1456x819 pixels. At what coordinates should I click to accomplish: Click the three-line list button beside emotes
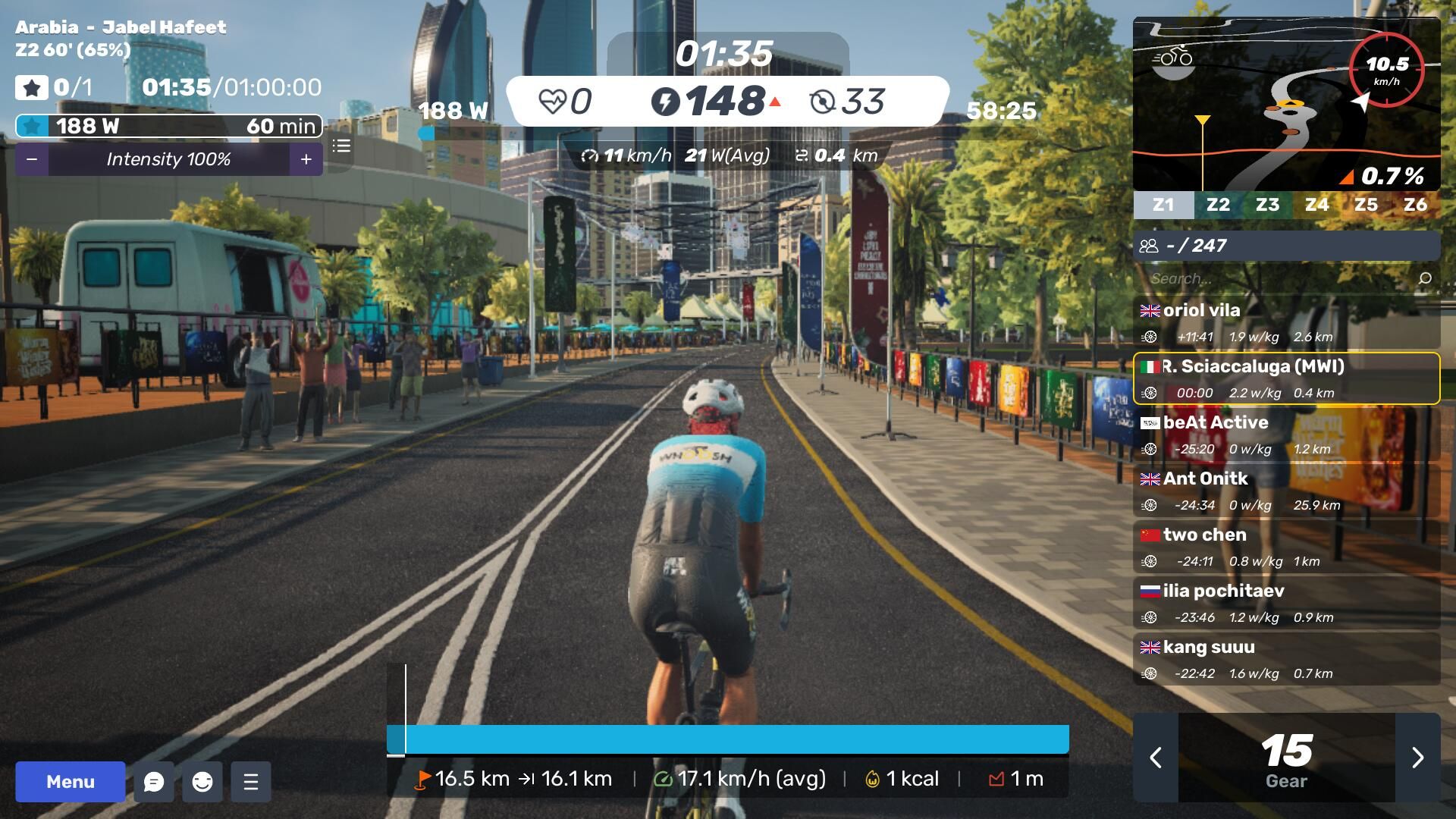point(251,782)
